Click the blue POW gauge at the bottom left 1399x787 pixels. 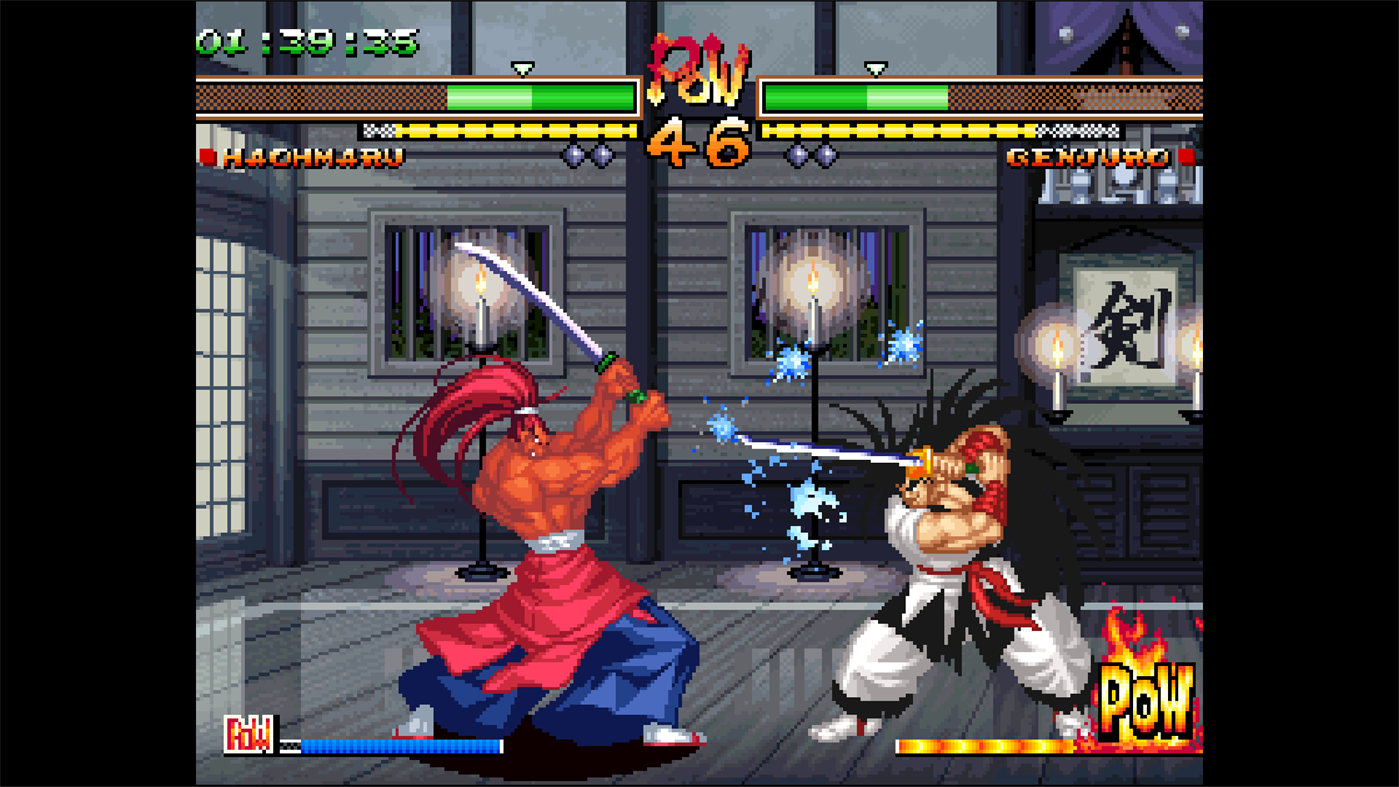[x=400, y=746]
